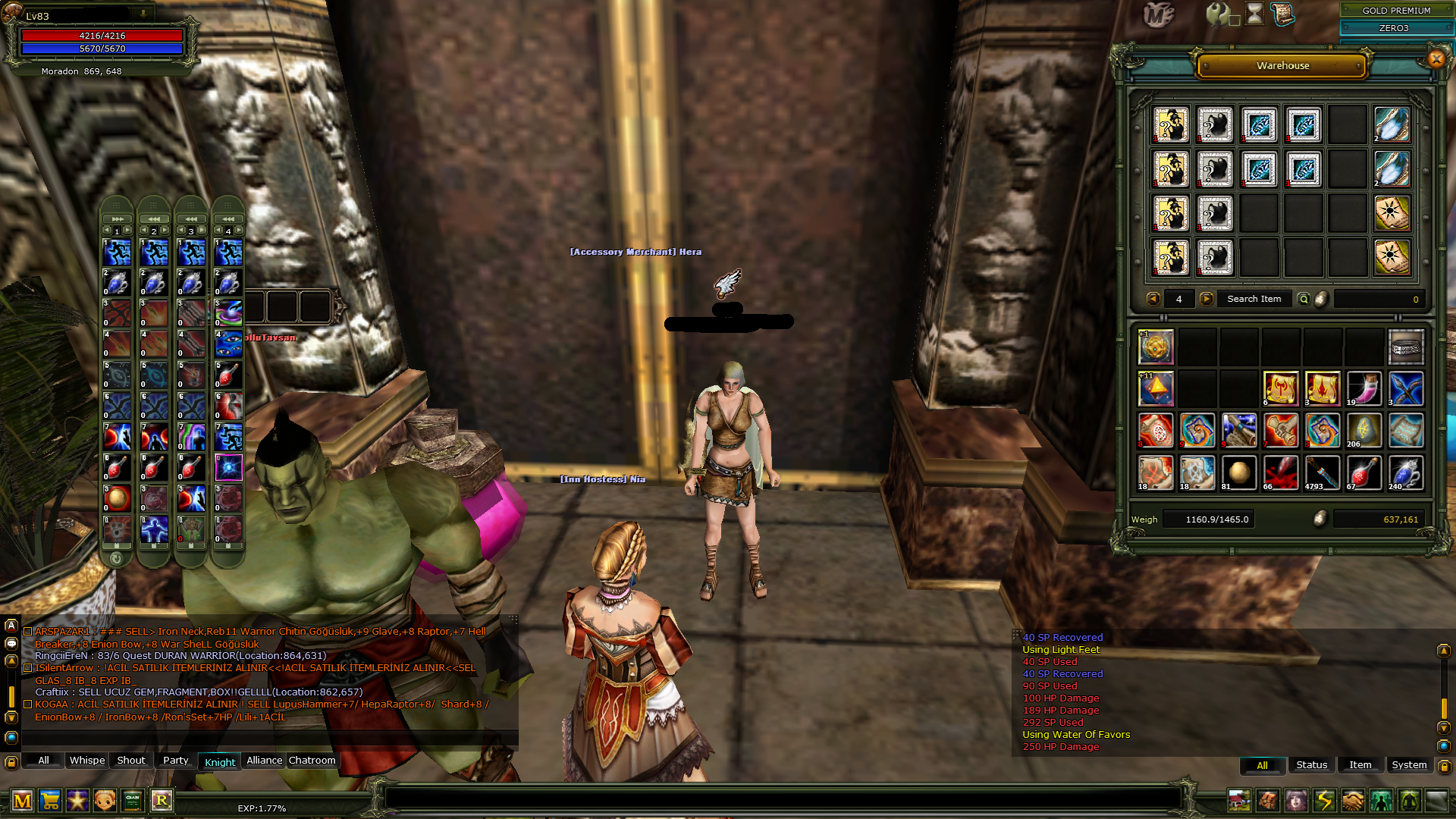Open the item Mall shopping cart icon

coord(50,800)
